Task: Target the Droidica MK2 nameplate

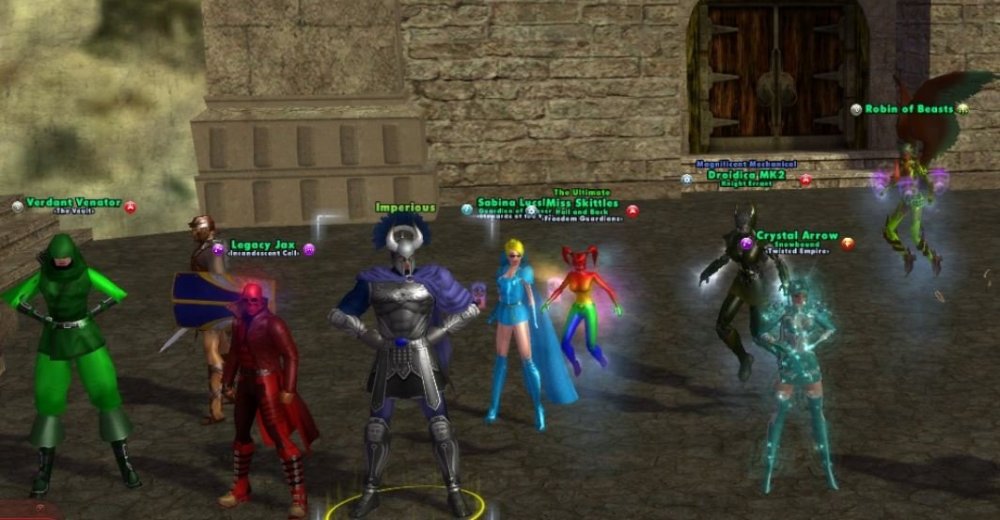Action: pos(747,175)
